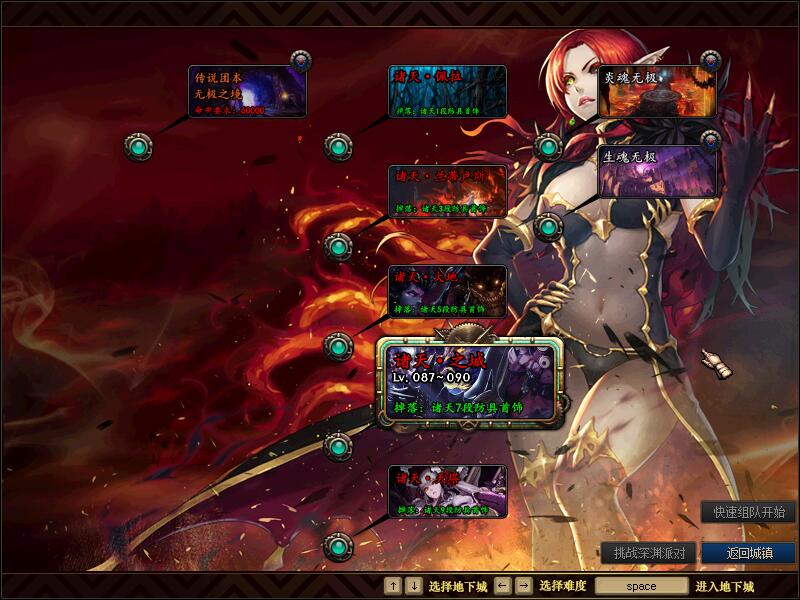
Task: Click the teal orb node beside 生魂无极
Action: [x=548, y=227]
